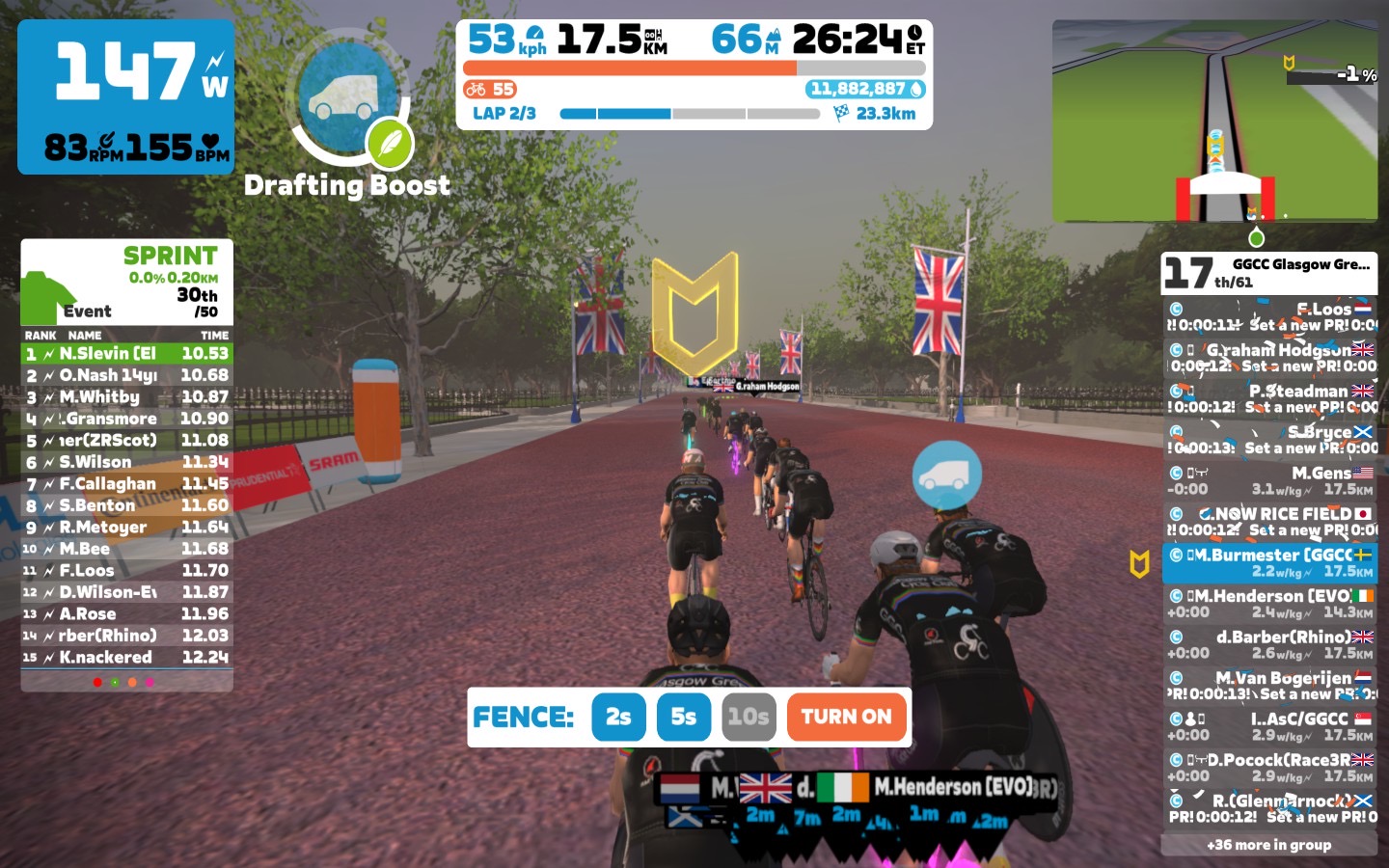Select the highlighted M.Burmester rider row

click(1268, 562)
